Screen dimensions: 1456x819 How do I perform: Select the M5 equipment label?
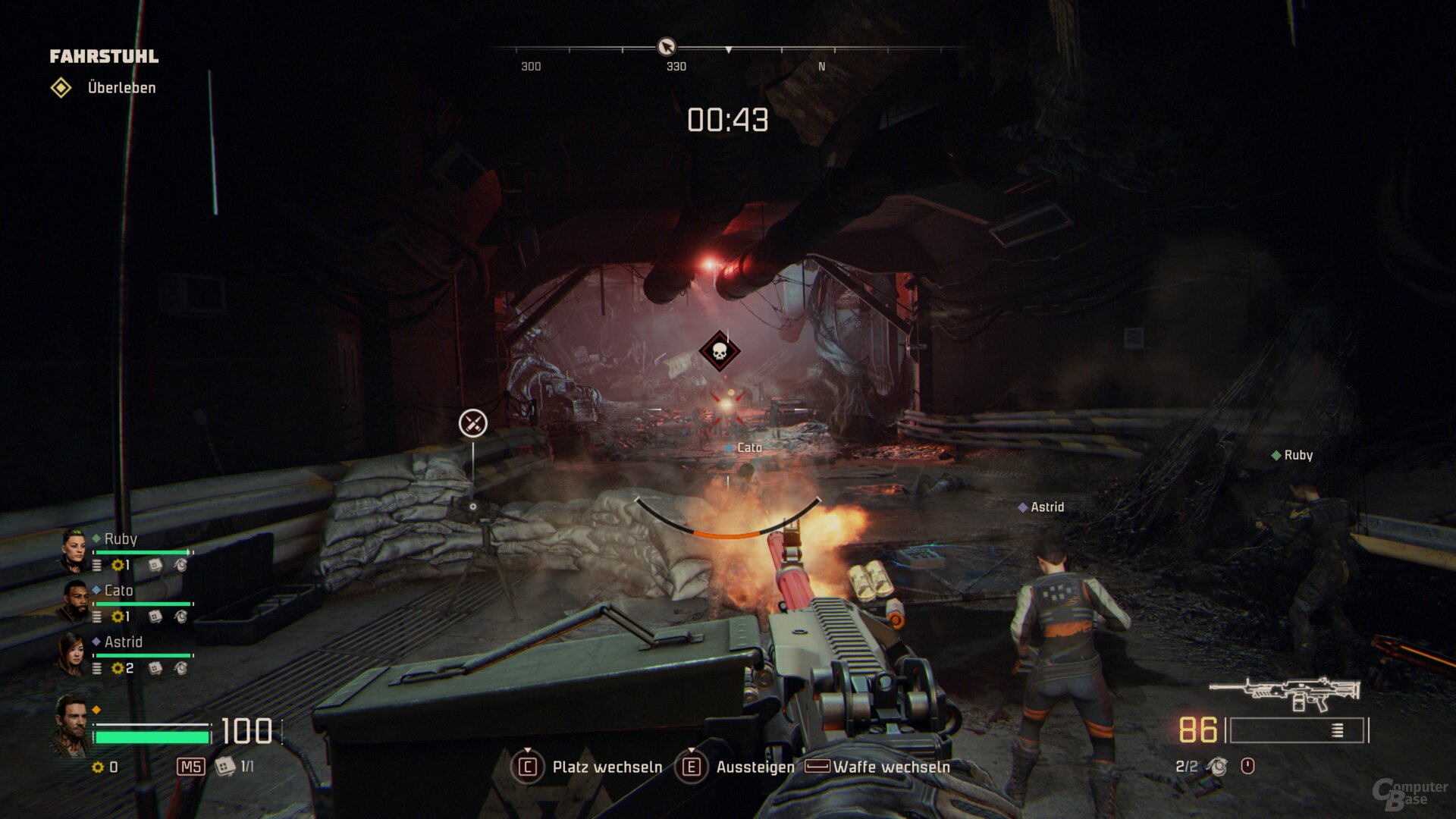pyautogui.click(x=190, y=767)
